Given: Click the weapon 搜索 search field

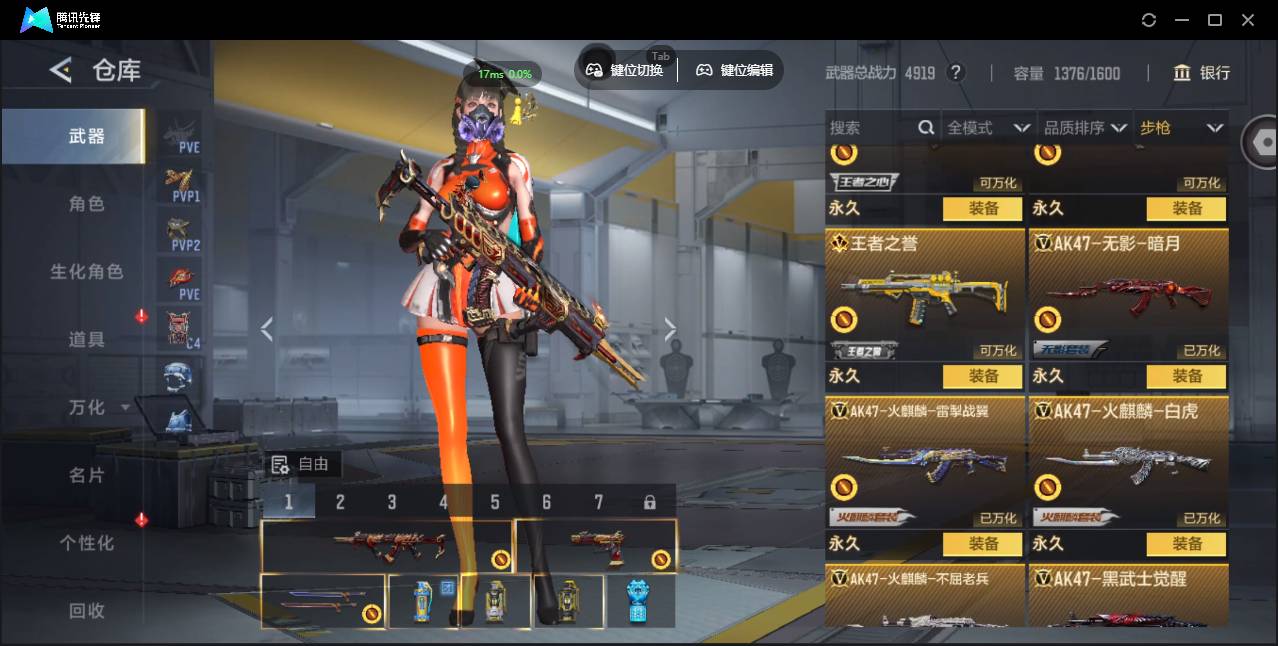Looking at the screenshot, I should pos(872,128).
